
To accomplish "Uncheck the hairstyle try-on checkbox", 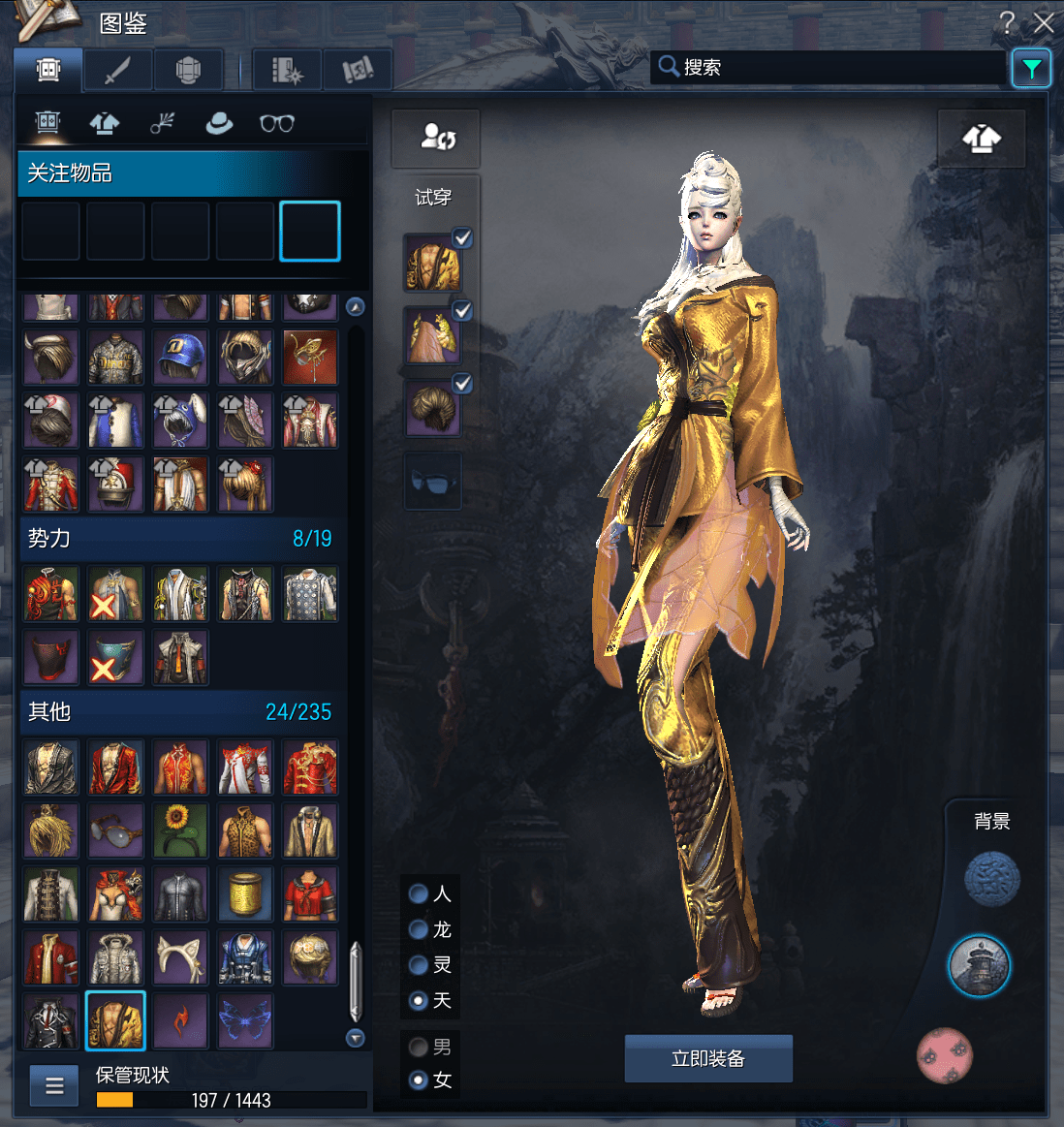I will 463,384.
